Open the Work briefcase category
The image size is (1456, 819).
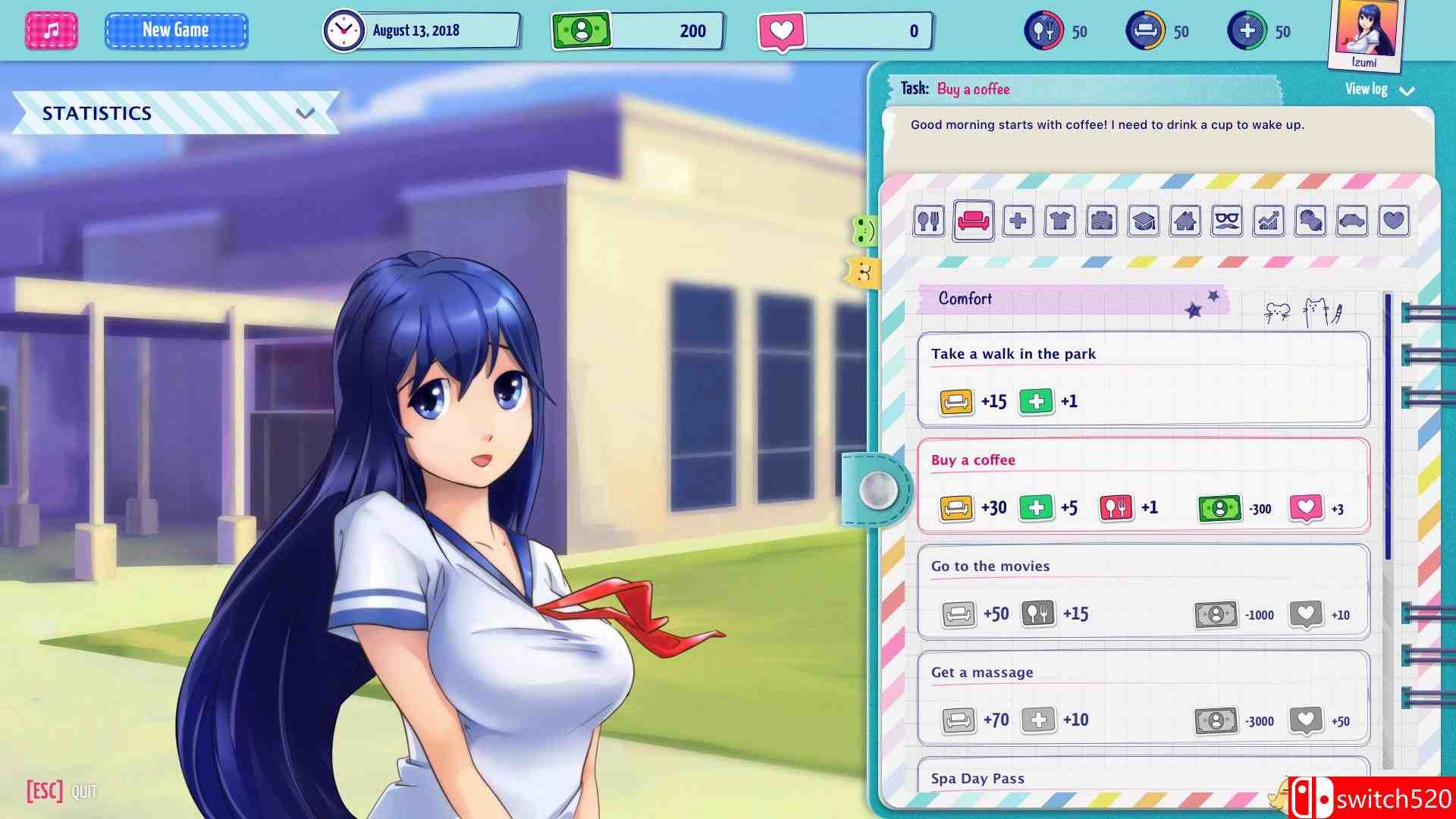click(1100, 222)
